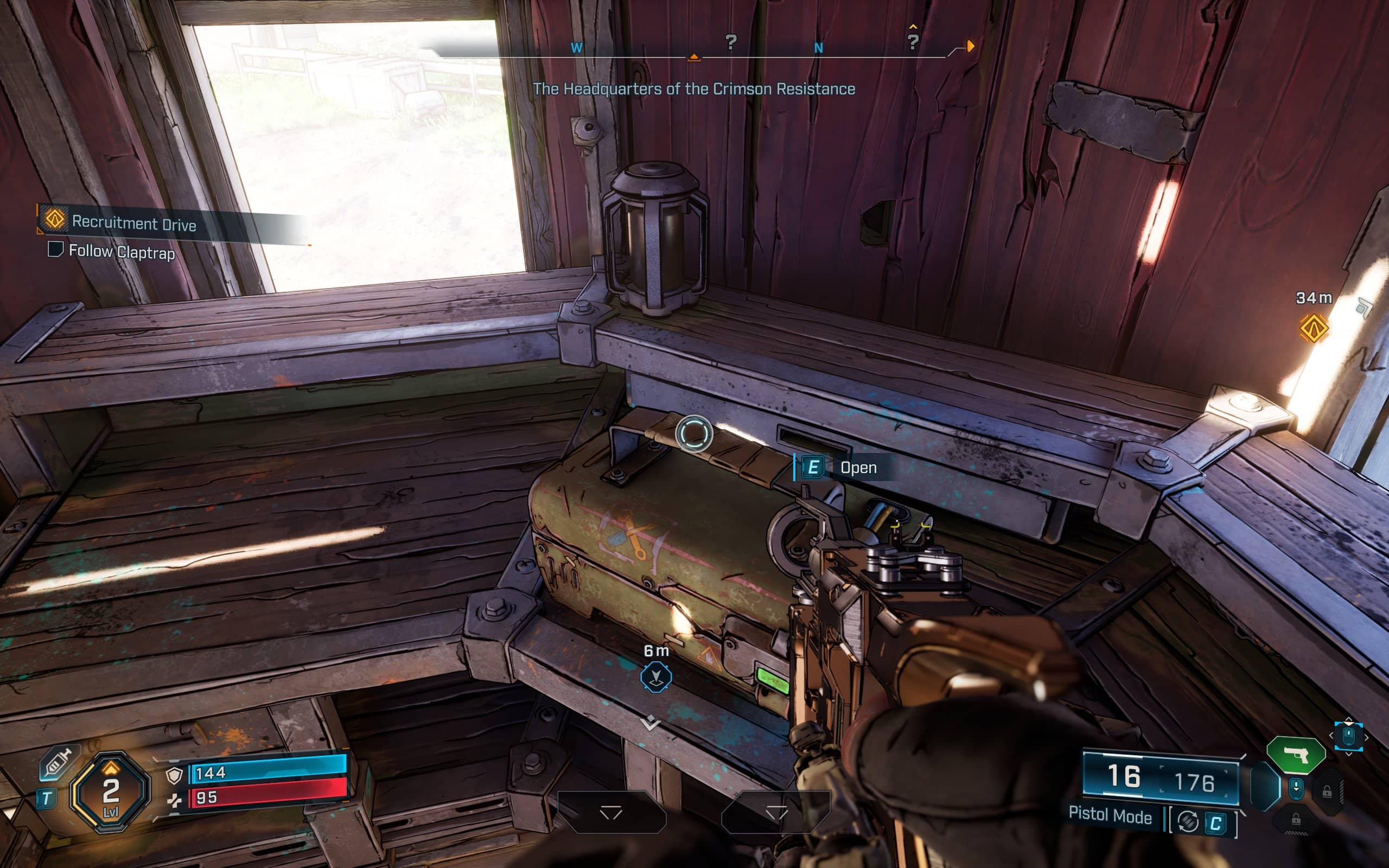This screenshot has height=868, width=1389.
Task: Select the orange quest waypoint marker
Action: tap(1313, 328)
